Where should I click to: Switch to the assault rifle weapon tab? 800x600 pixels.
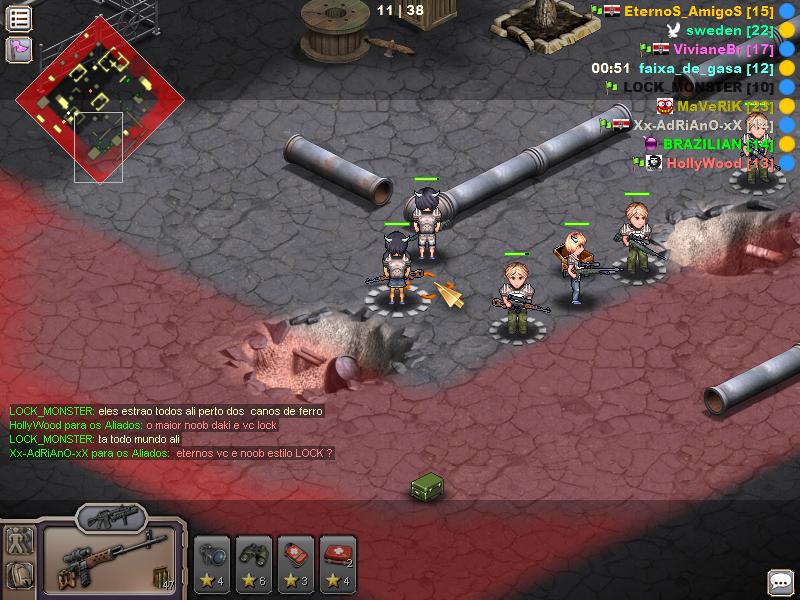click(x=109, y=517)
